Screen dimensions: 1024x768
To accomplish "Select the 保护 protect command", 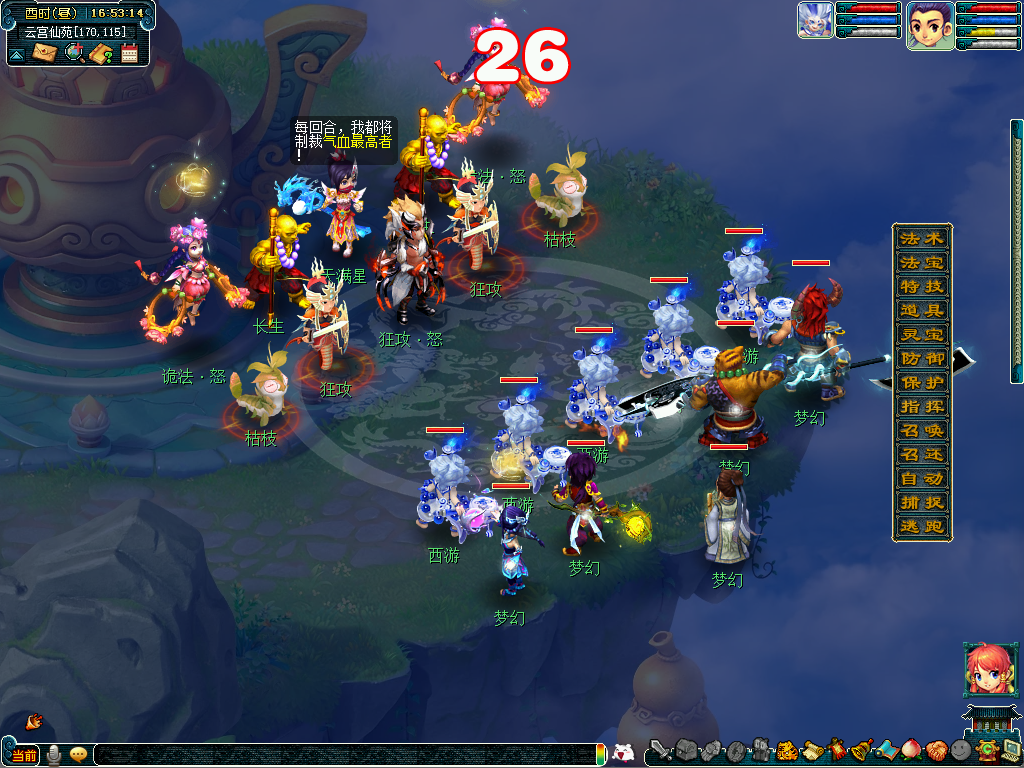I will pyautogui.click(x=921, y=383).
